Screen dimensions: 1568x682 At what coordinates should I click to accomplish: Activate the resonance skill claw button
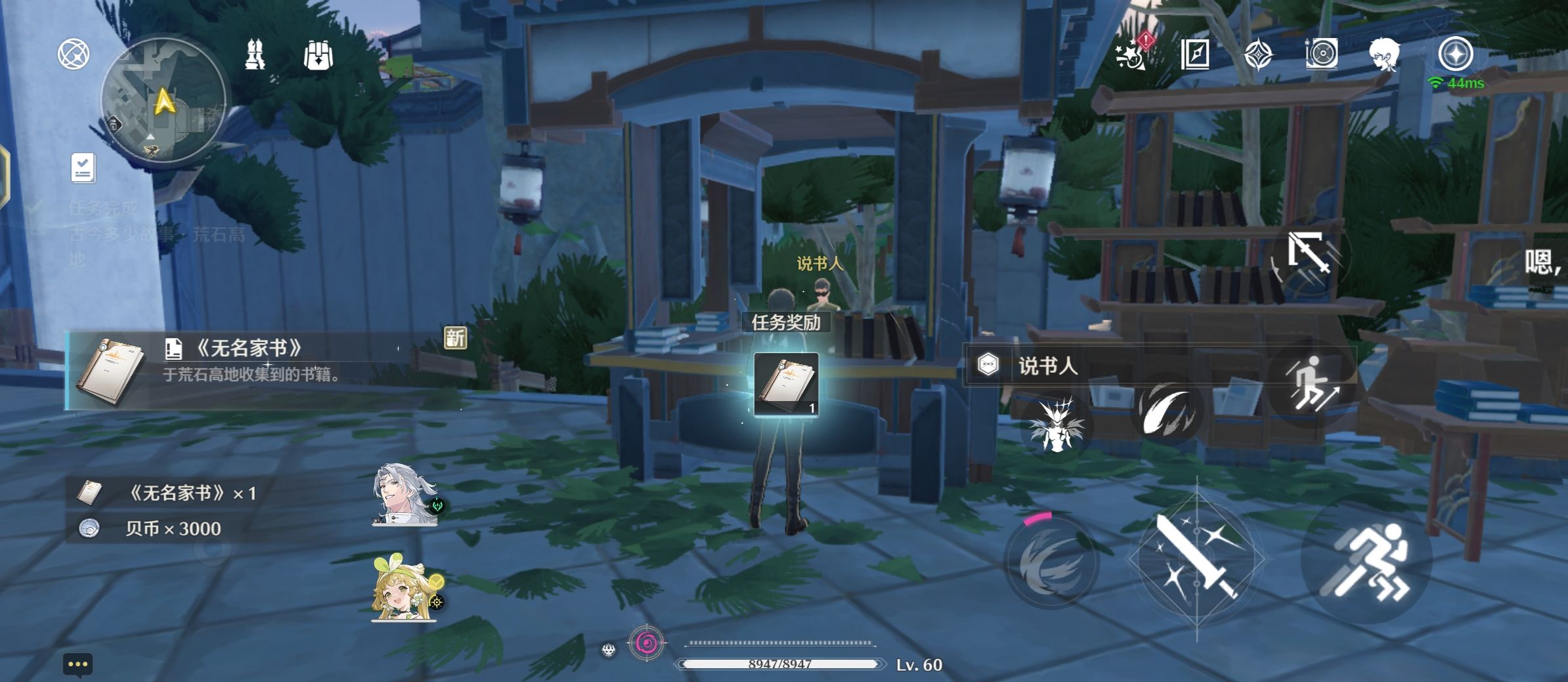pos(1166,410)
